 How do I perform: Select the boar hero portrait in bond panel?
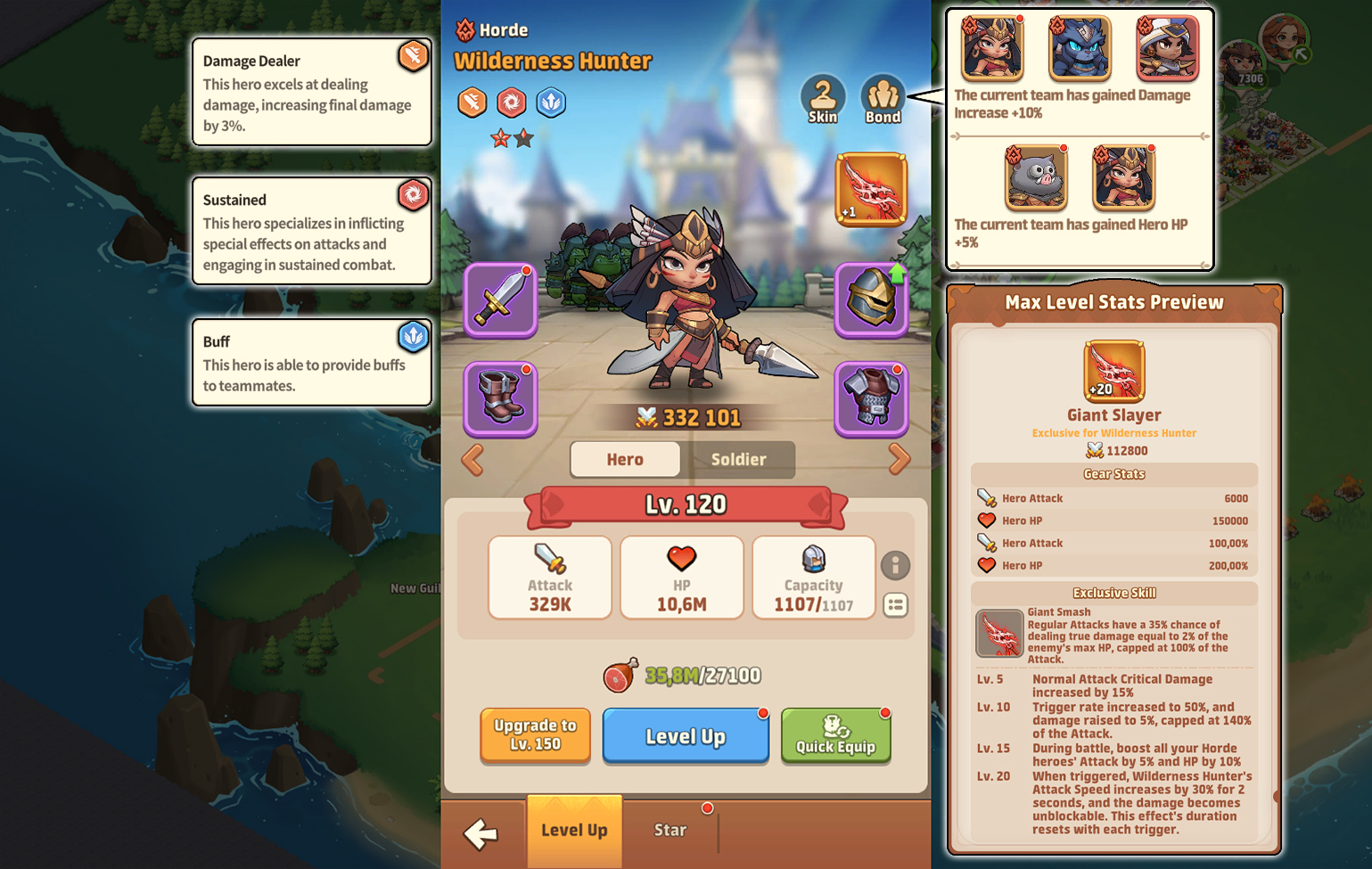pos(1034,177)
